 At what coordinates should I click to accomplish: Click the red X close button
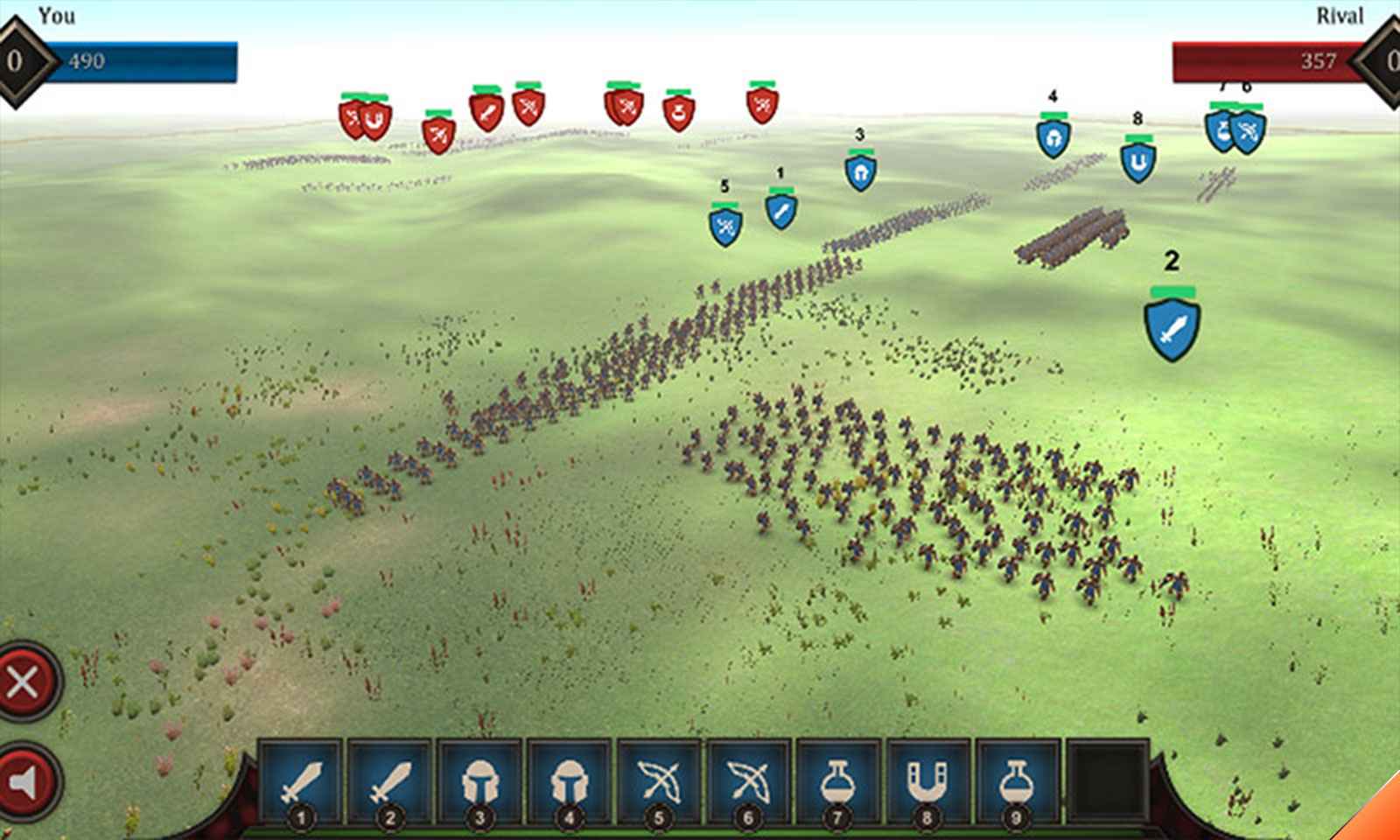click(24, 682)
